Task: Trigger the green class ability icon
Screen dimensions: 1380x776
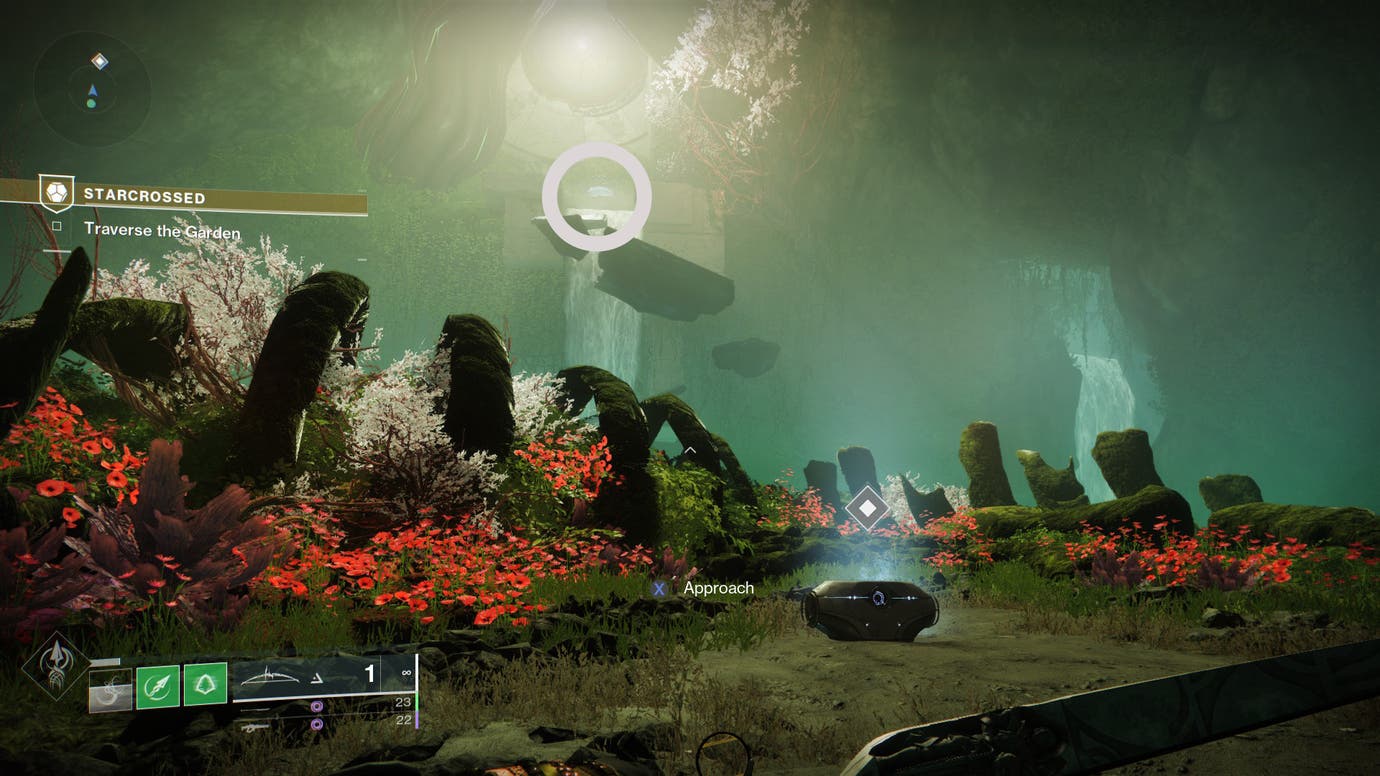Action: coord(205,684)
